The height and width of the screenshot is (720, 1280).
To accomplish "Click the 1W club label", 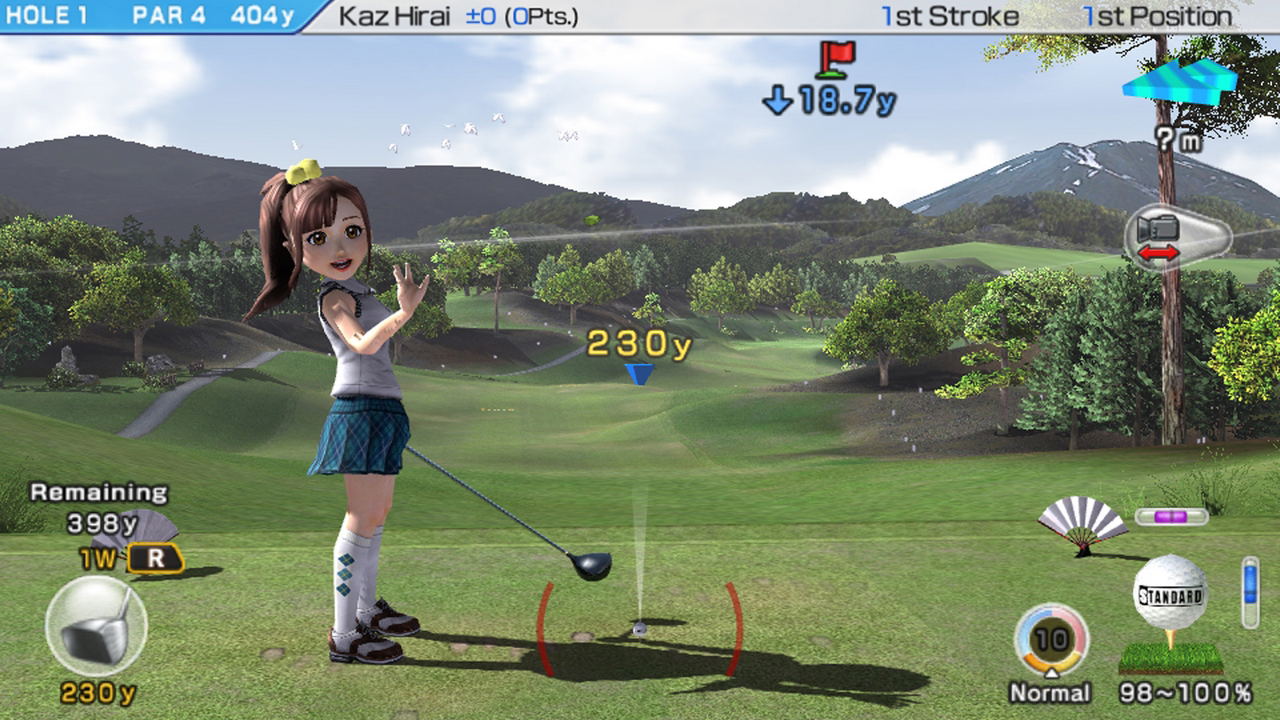I will pyautogui.click(x=99, y=559).
